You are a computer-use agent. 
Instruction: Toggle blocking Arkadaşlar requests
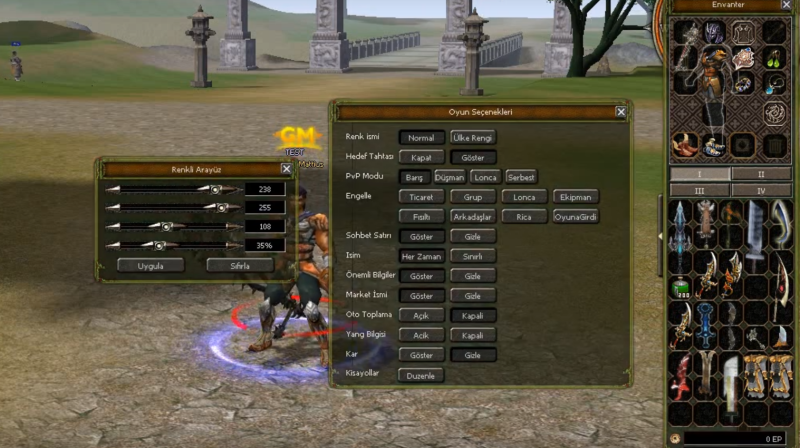click(x=473, y=216)
